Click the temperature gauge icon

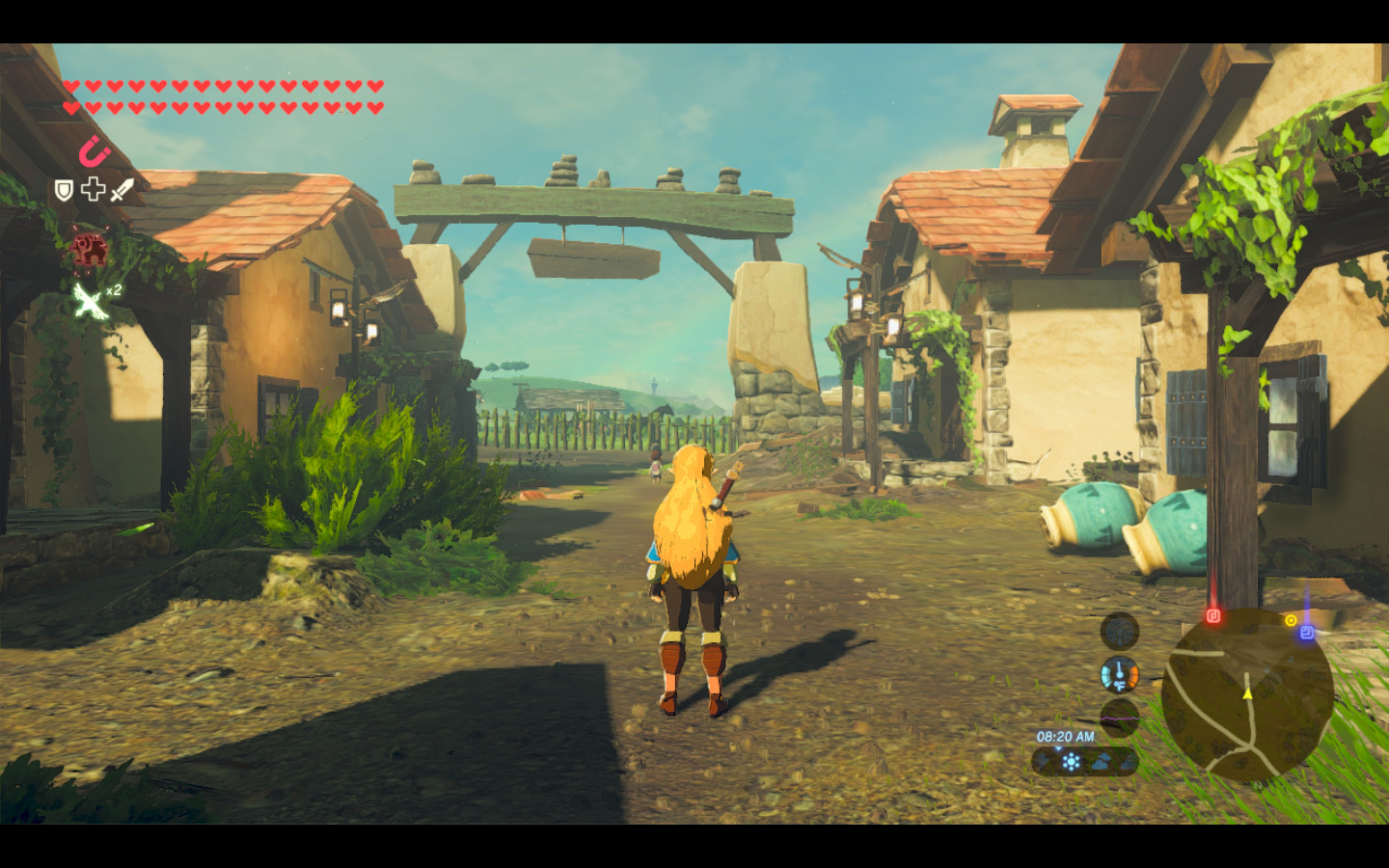(1120, 674)
